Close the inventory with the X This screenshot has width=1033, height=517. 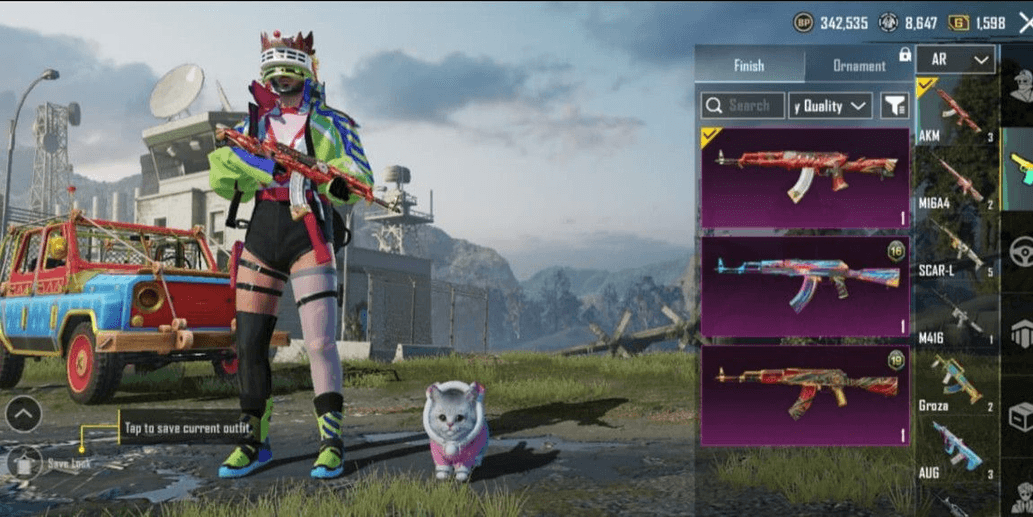click(x=1024, y=23)
